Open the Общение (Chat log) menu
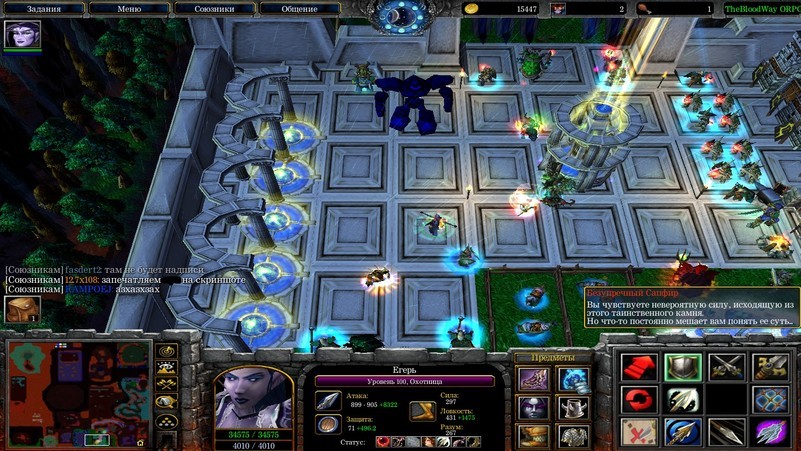Image resolution: width=801 pixels, height=451 pixels. [299, 8]
